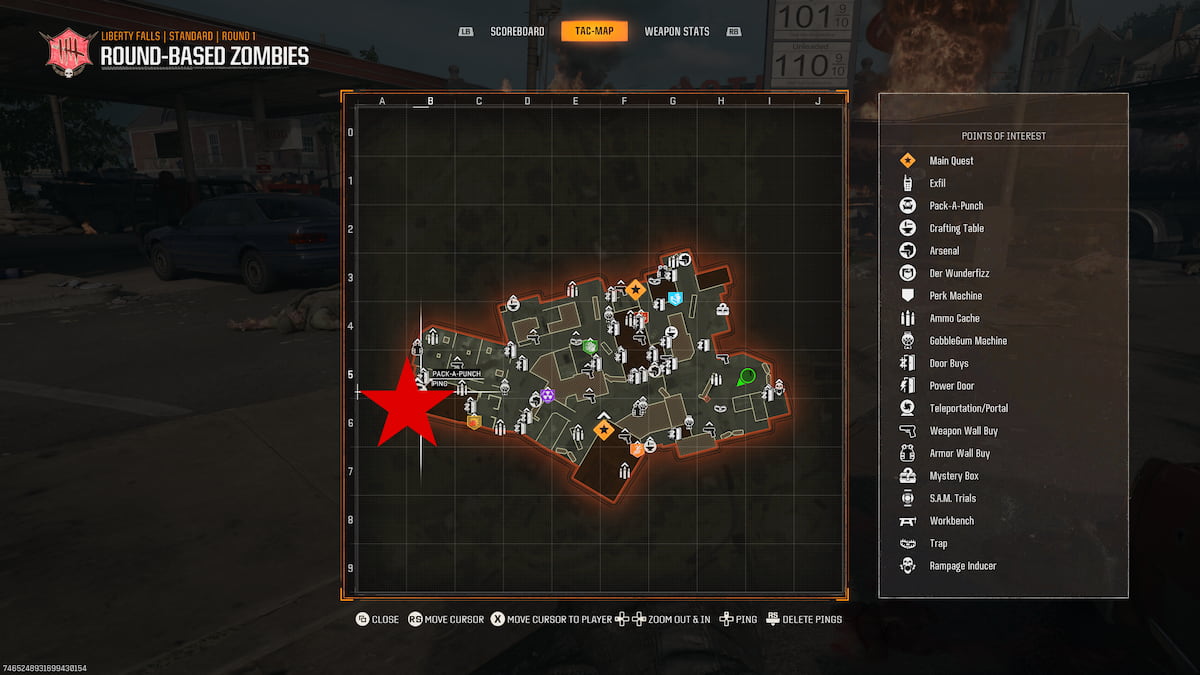Select the Ammo Cache legend entry

tap(954, 318)
